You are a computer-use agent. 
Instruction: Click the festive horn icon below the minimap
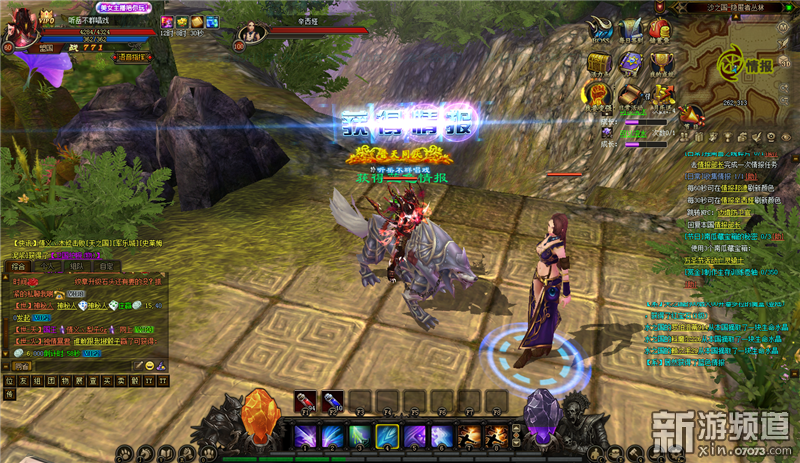(x=690, y=113)
